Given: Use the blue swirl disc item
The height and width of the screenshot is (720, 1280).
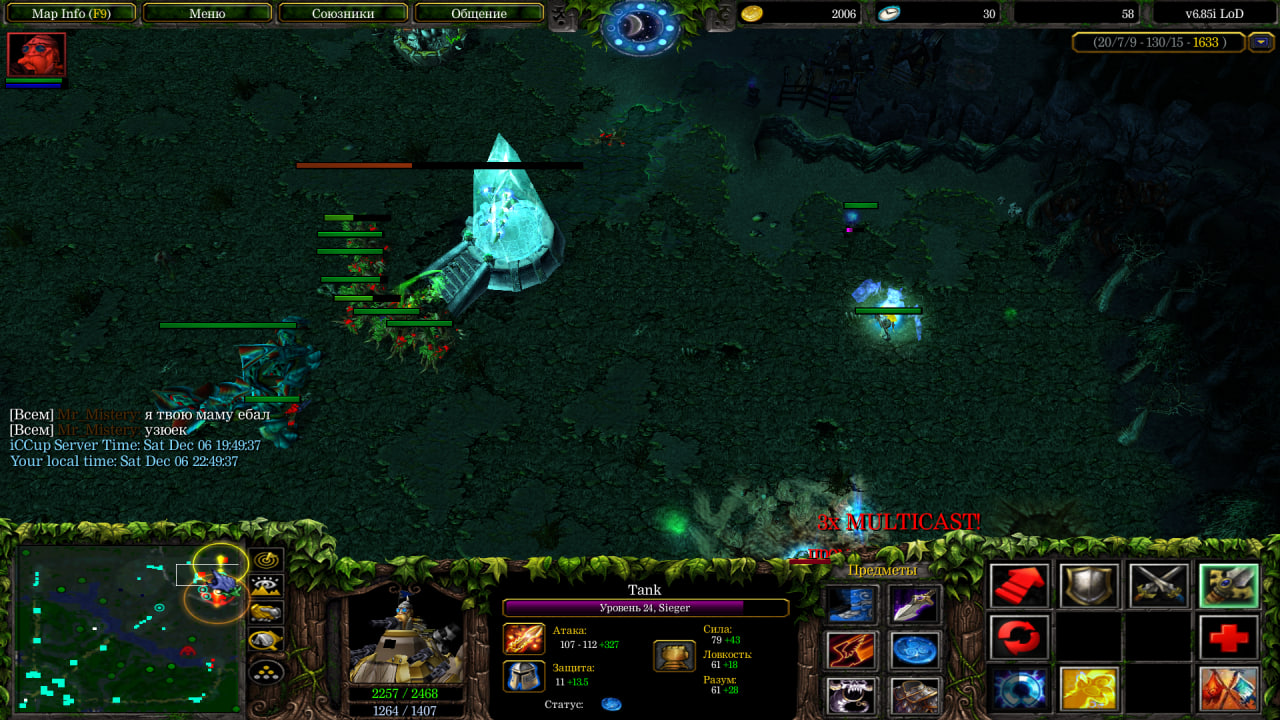Looking at the screenshot, I should [915, 650].
